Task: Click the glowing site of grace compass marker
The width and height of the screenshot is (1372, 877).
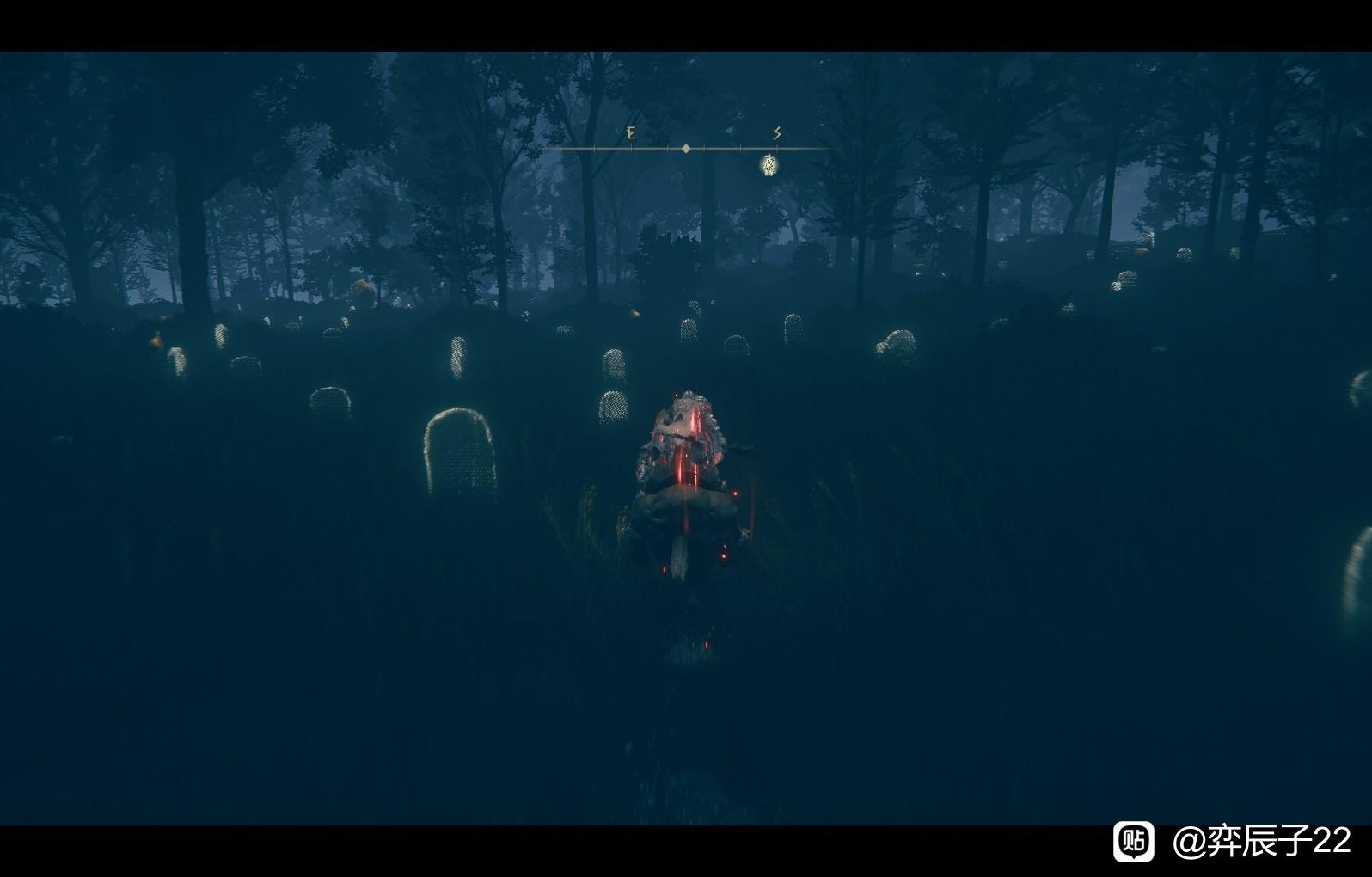Action: [x=769, y=165]
